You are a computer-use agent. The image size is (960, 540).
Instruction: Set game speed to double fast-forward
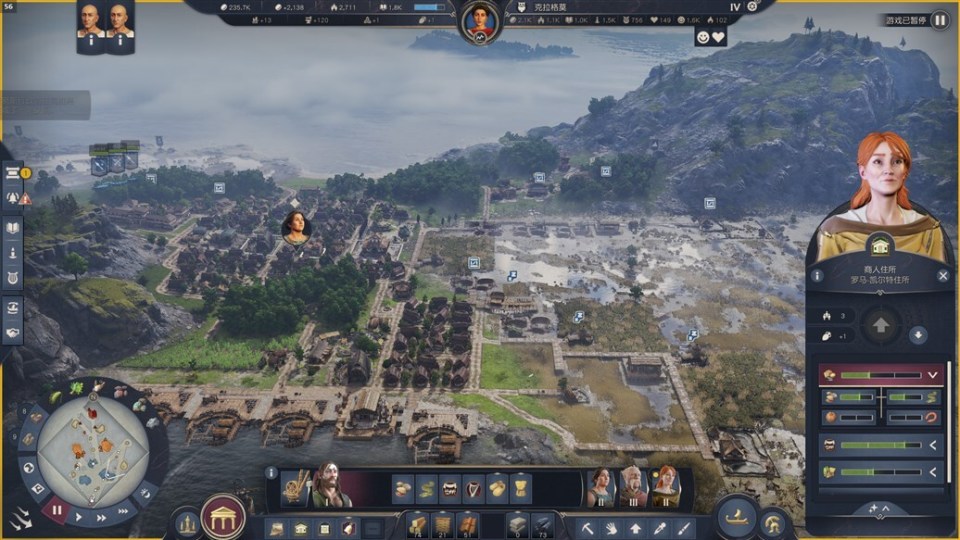tap(102, 517)
